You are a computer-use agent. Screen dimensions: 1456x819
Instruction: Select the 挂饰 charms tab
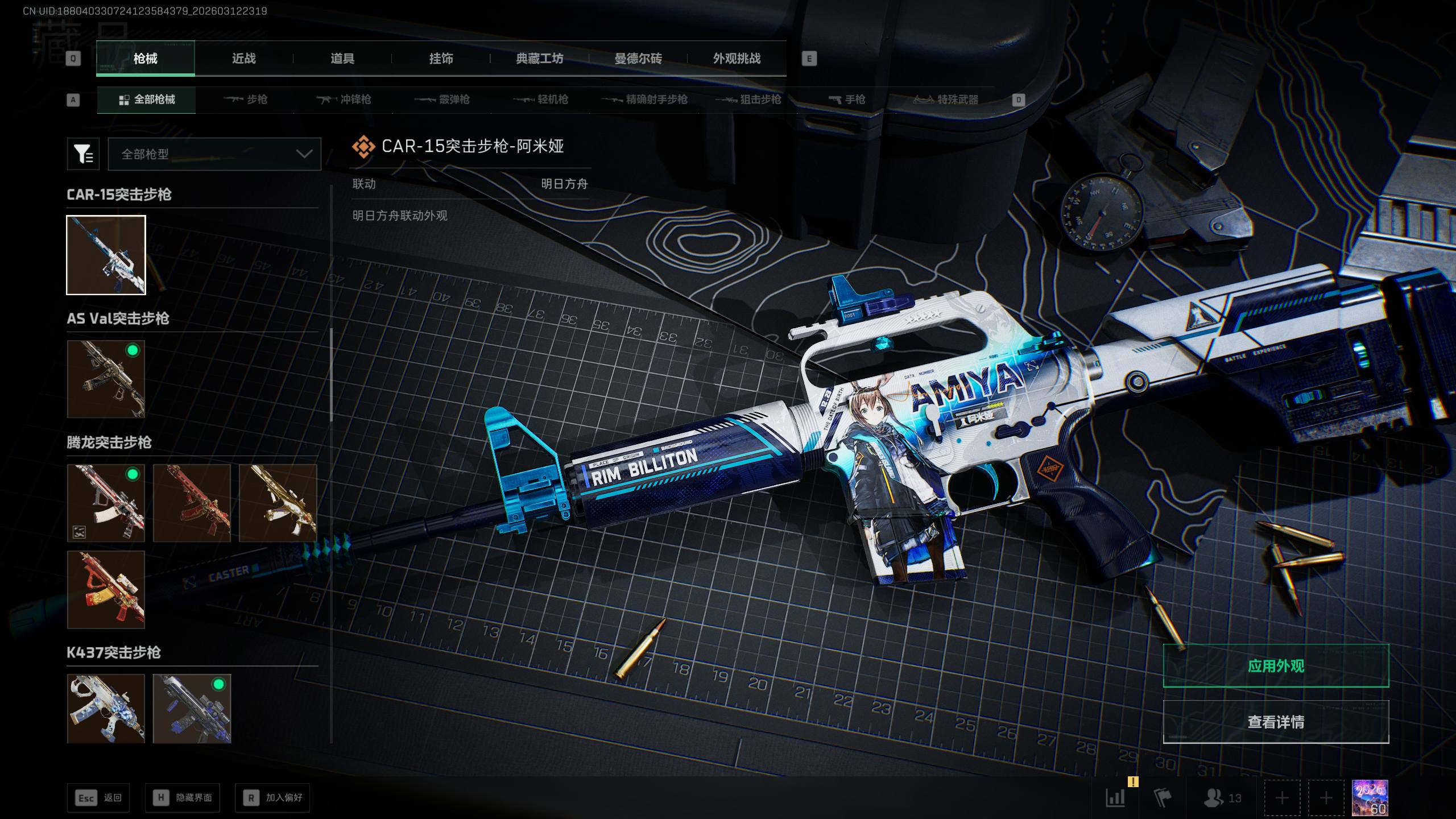[x=441, y=59]
